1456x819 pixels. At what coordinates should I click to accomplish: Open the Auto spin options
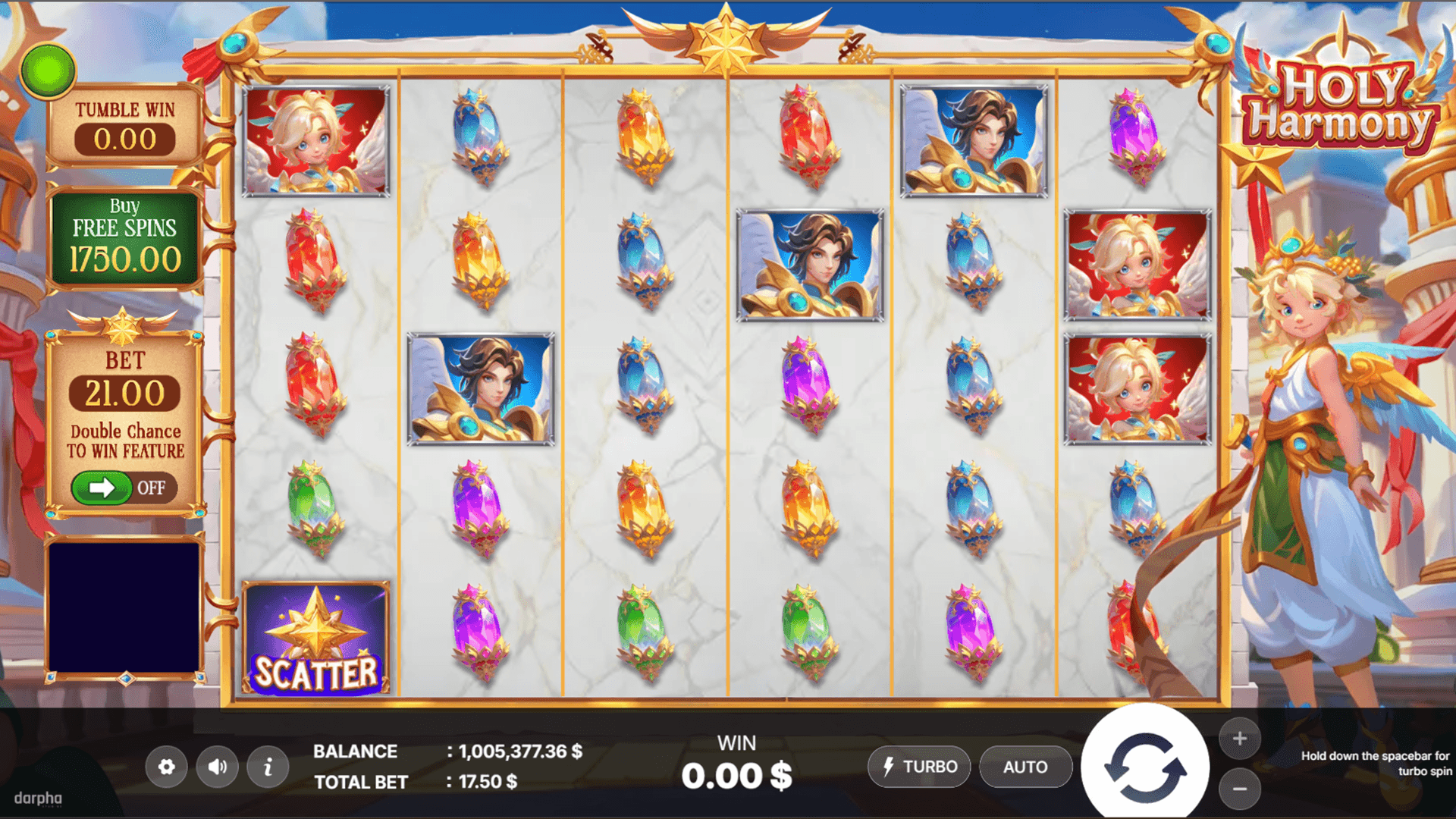(x=1025, y=767)
